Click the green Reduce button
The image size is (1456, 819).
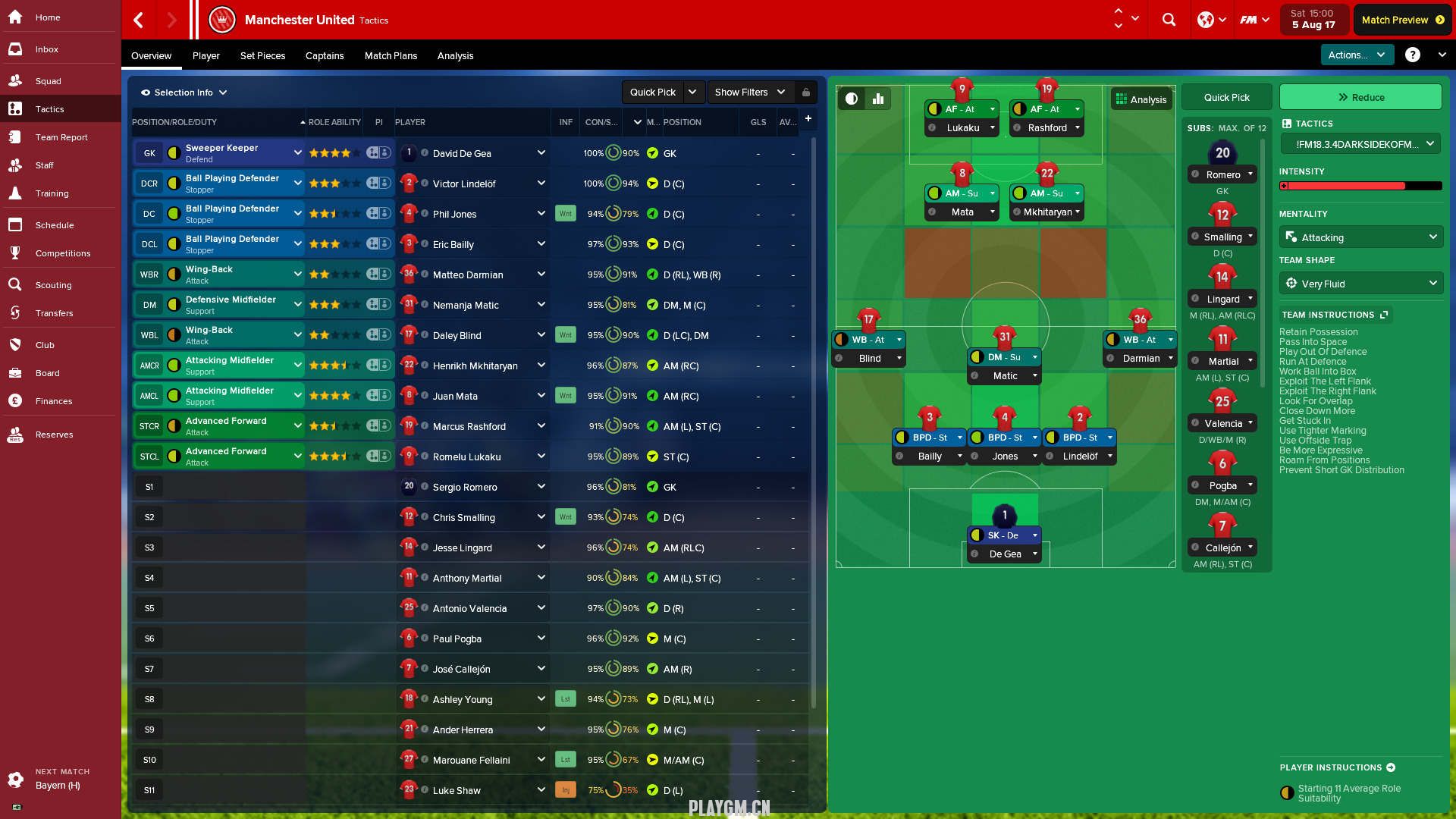point(1360,97)
